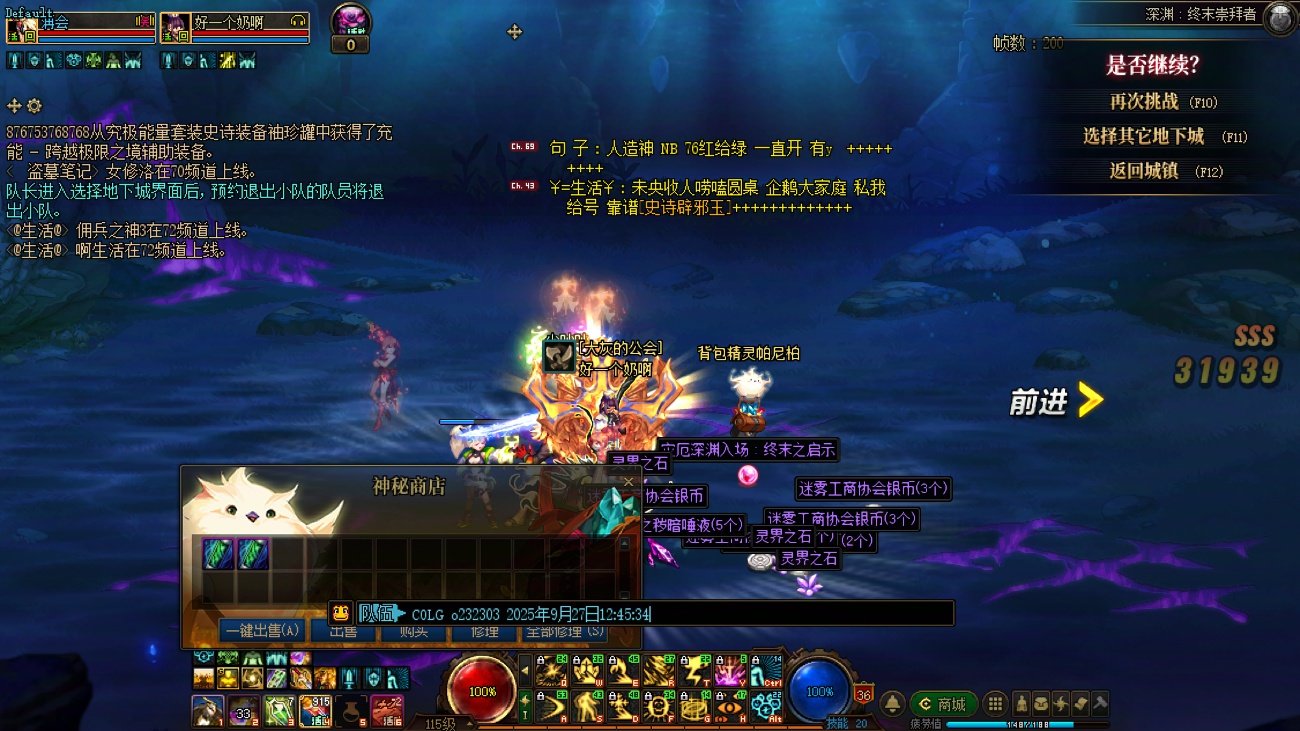Image resolution: width=1300 pixels, height=731 pixels.
Task: Click the hammer icon on bottom bar
Action: click(x=1100, y=704)
